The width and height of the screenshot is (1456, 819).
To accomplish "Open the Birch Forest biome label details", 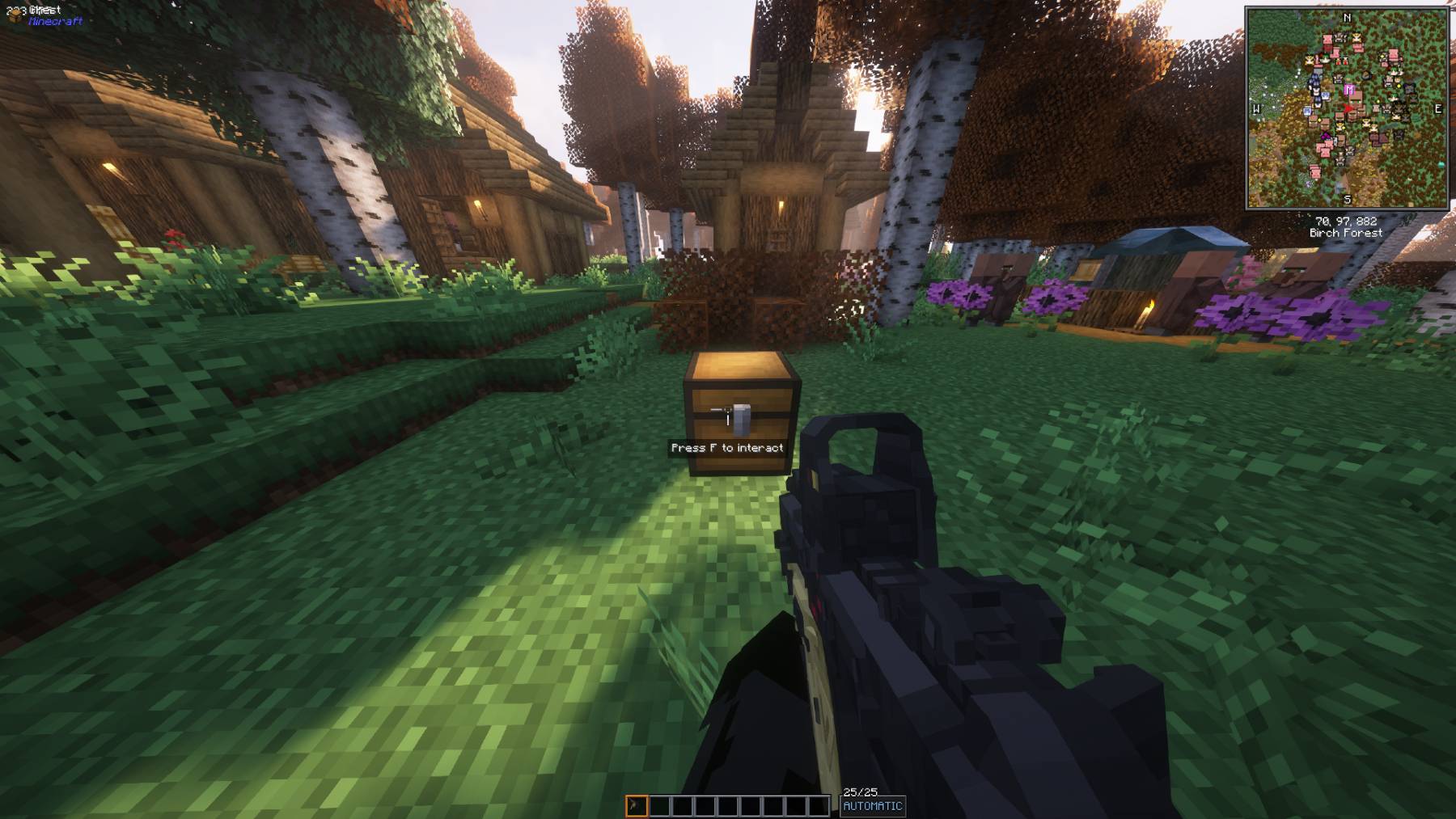I will tap(1347, 232).
